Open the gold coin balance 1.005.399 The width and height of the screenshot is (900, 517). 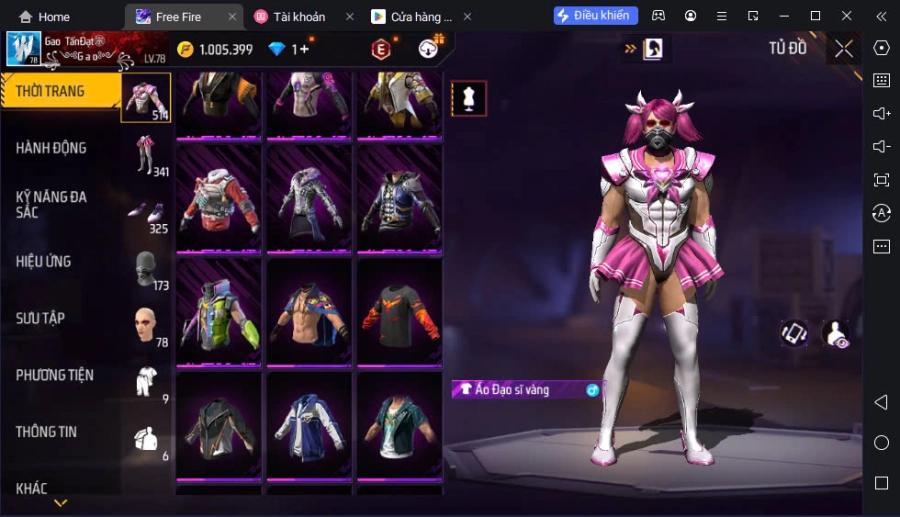pyautogui.click(x=215, y=49)
